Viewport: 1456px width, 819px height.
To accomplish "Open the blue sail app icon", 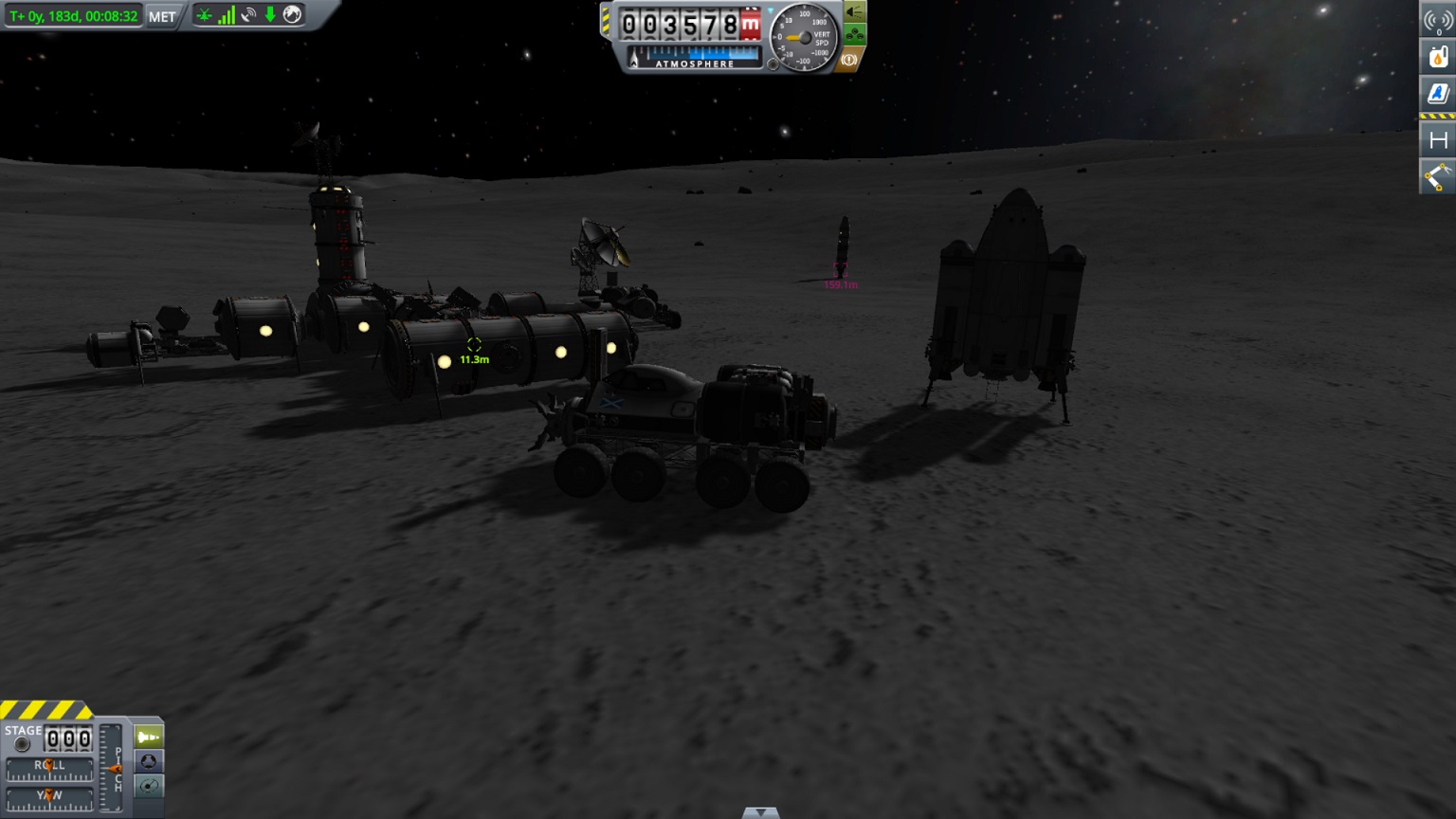I will point(1437,93).
